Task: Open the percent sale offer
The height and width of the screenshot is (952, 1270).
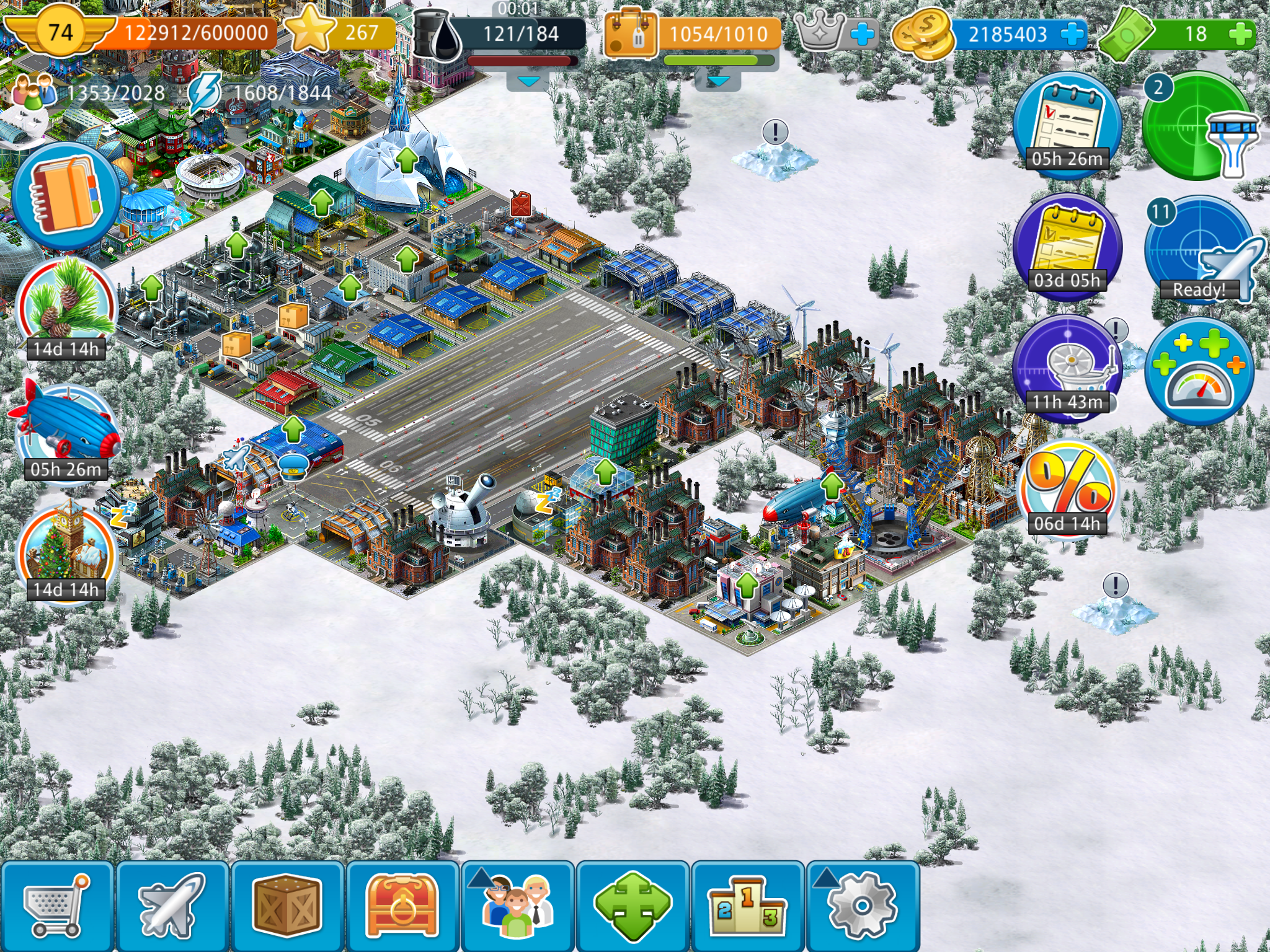Action: coord(1067,490)
